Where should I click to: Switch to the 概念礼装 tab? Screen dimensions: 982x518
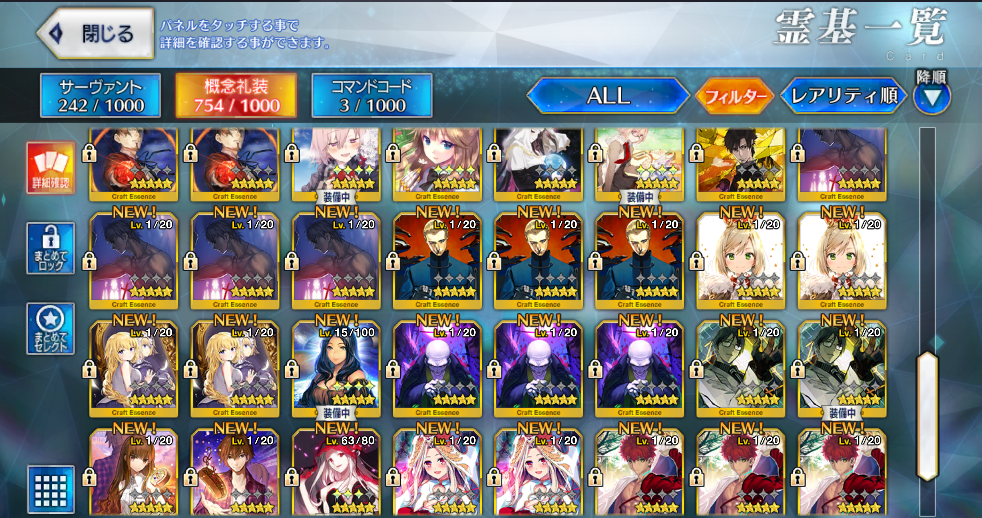(235, 96)
